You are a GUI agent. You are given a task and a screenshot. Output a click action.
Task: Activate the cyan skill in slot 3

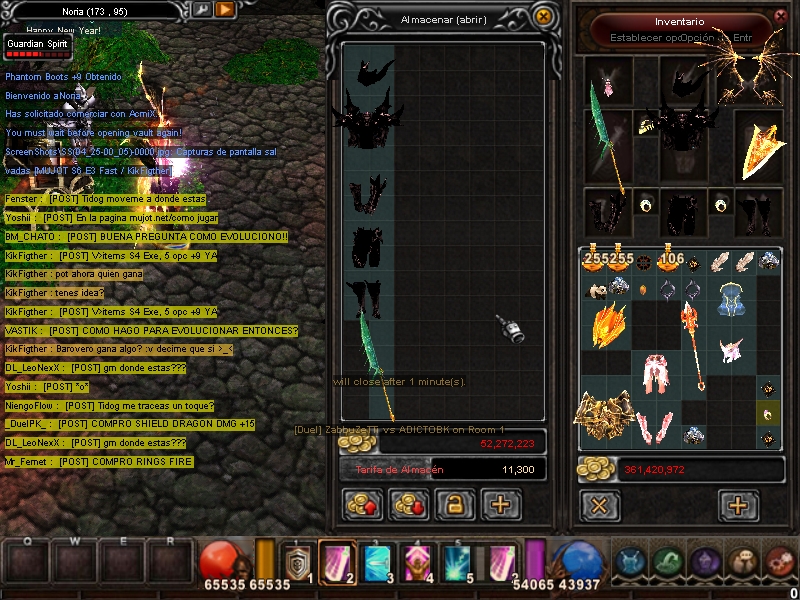[375, 563]
